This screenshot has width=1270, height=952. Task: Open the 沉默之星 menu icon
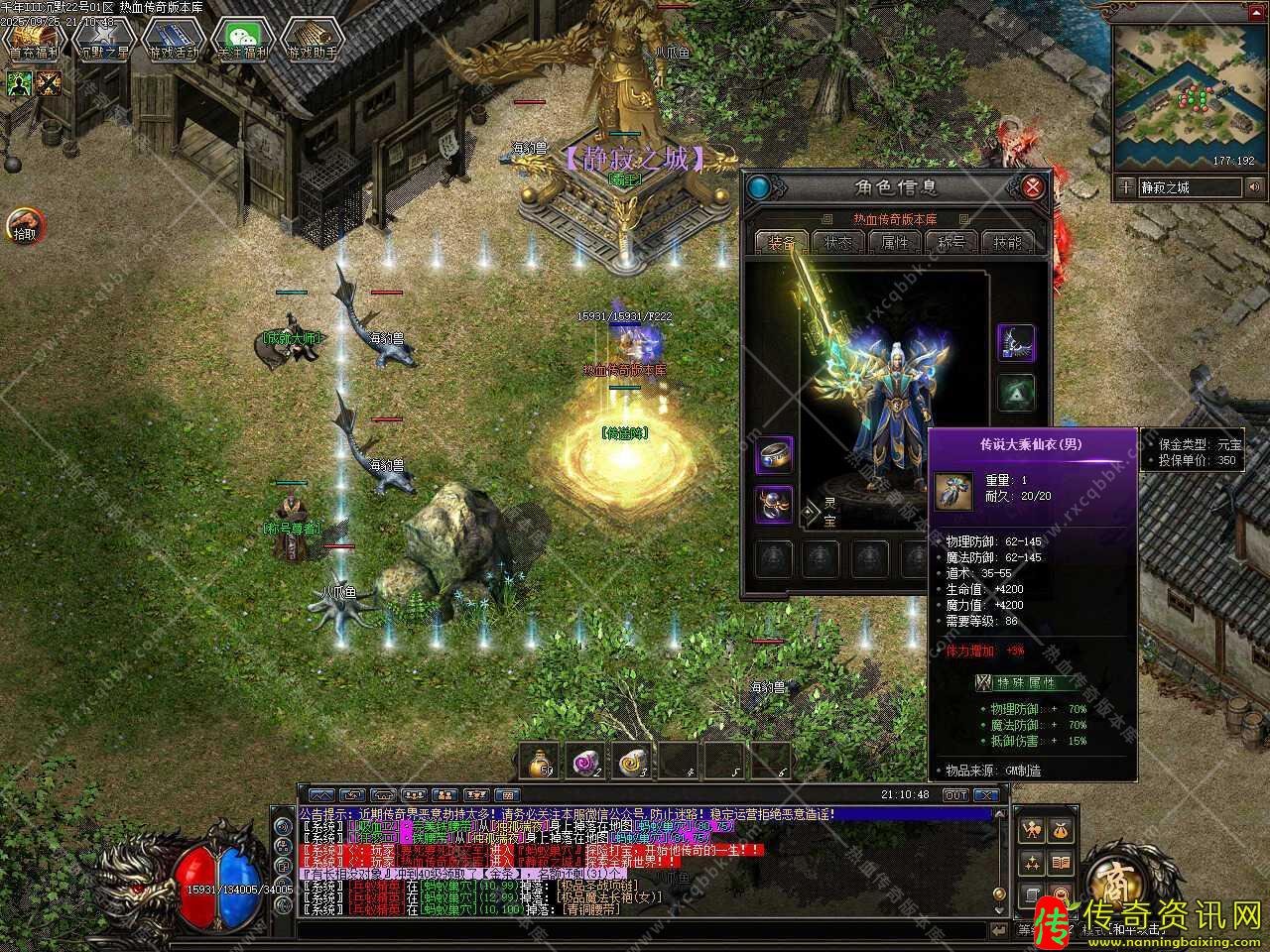[103, 40]
